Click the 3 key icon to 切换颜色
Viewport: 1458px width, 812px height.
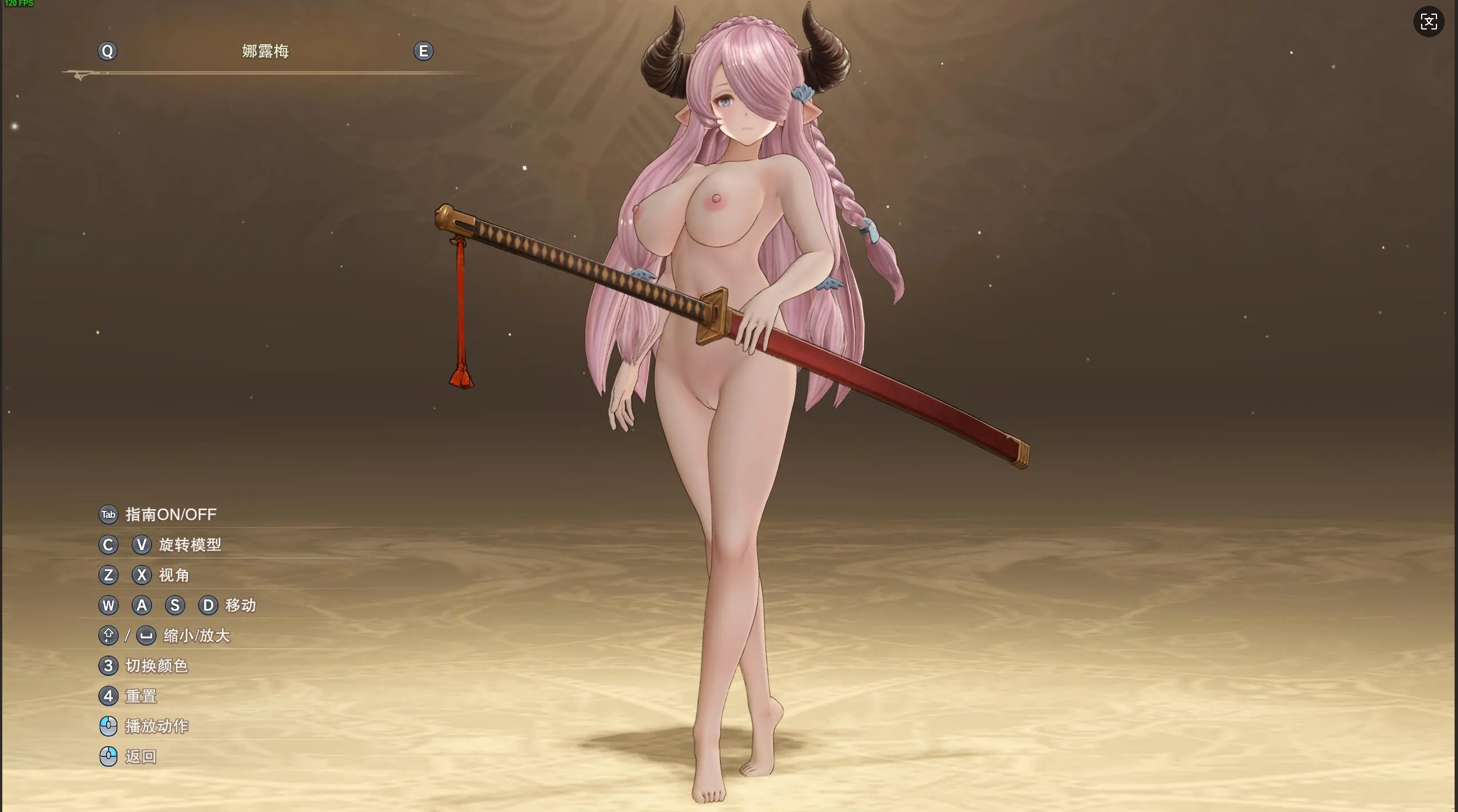click(108, 666)
